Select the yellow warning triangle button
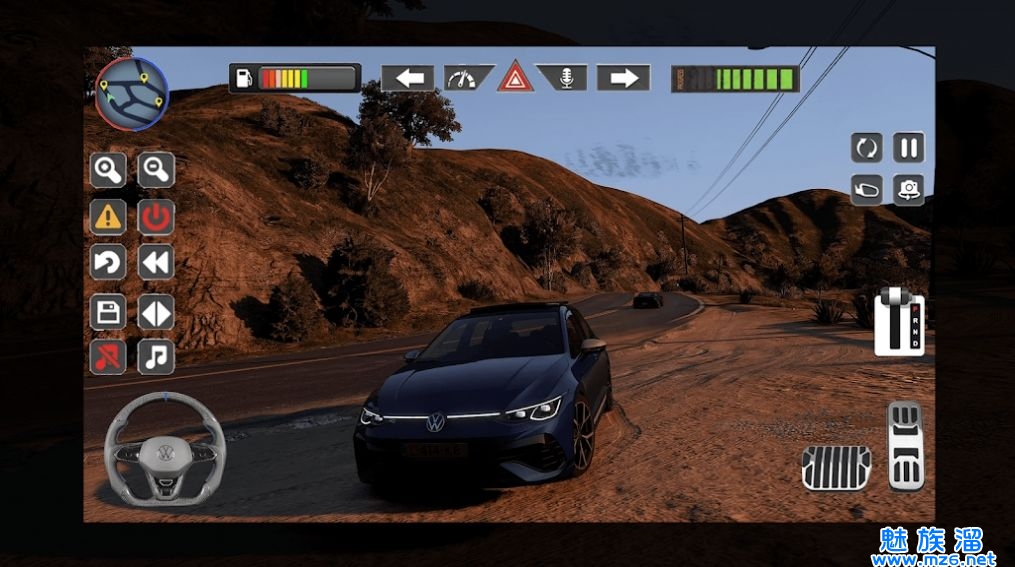The width and height of the screenshot is (1015, 567). pyautogui.click(x=108, y=216)
